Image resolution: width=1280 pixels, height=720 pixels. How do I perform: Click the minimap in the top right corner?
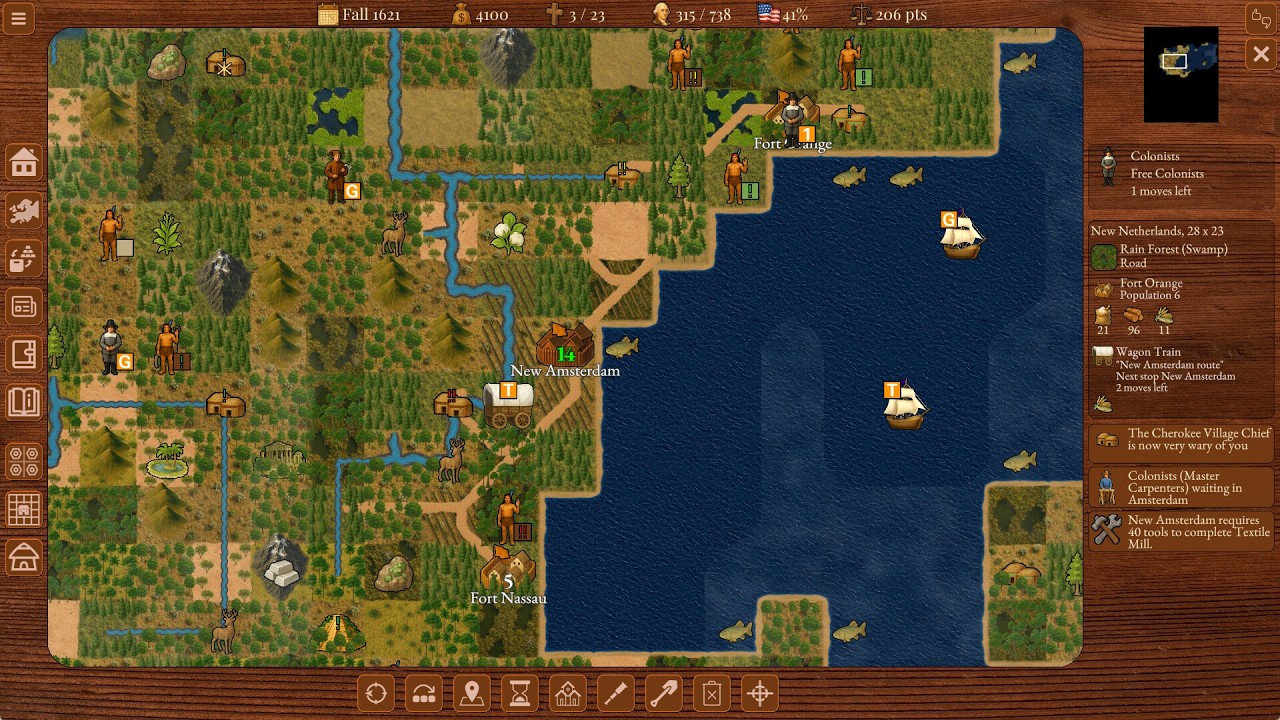1181,74
